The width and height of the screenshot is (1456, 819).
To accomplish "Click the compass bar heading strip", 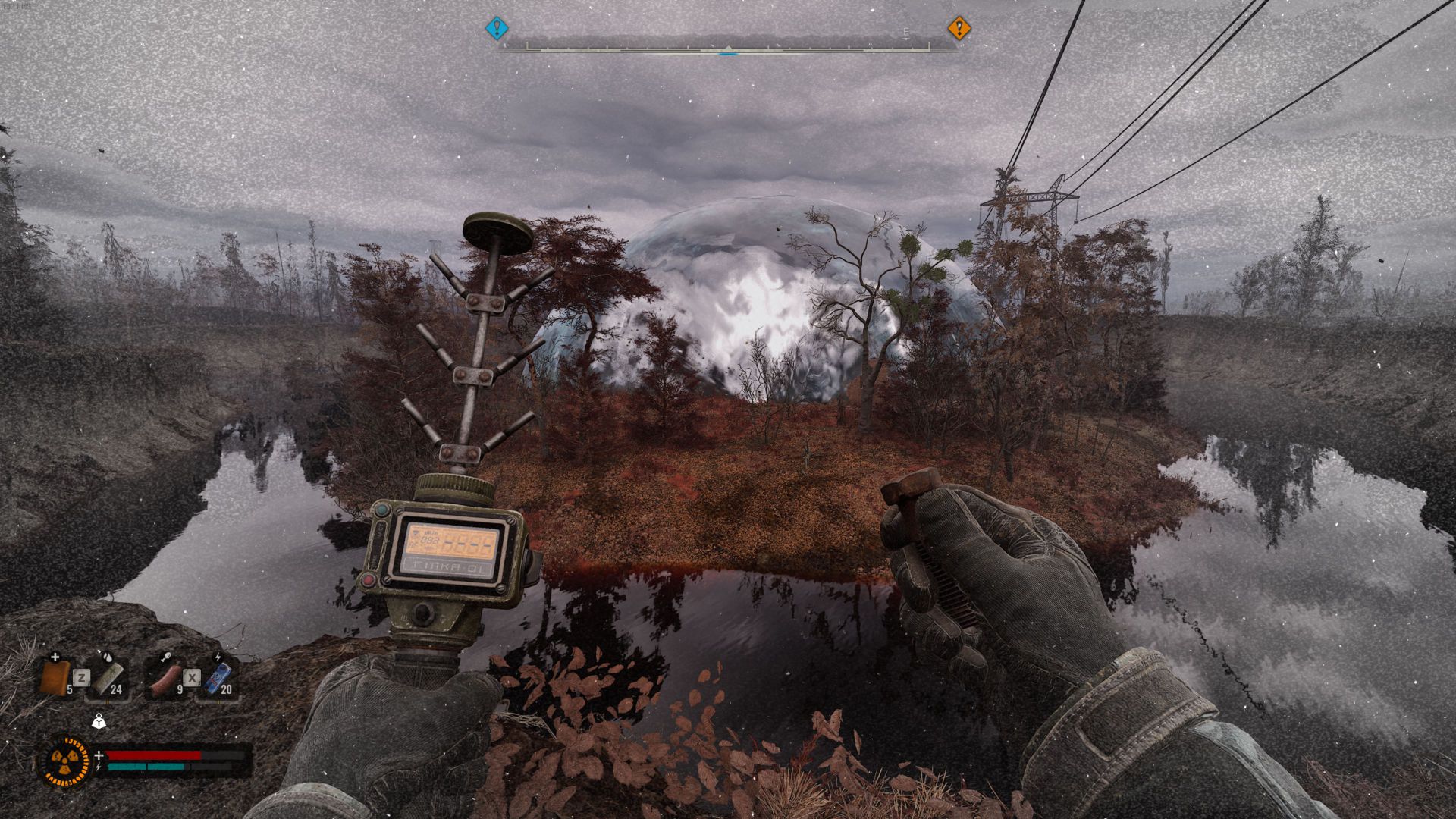I will pyautogui.click(x=728, y=45).
